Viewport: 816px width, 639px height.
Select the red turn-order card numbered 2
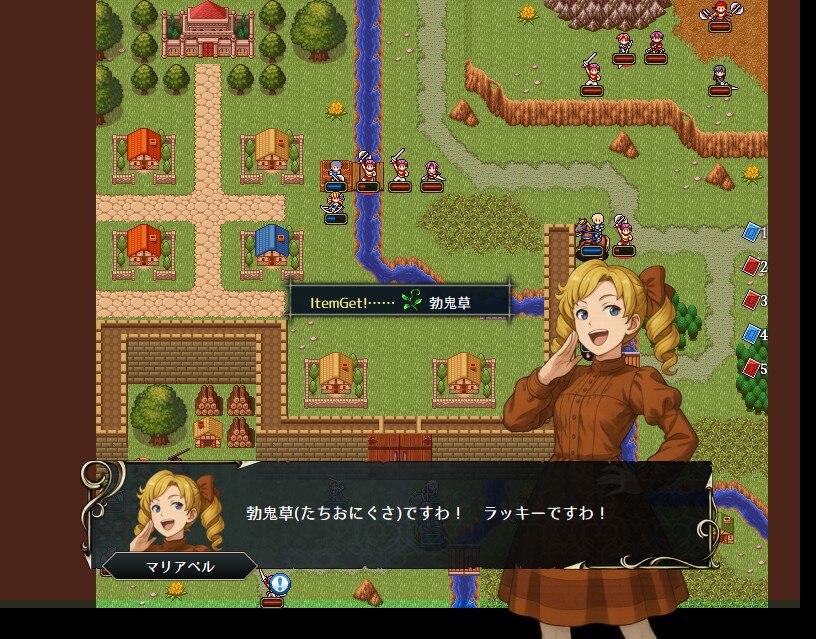coord(751,266)
